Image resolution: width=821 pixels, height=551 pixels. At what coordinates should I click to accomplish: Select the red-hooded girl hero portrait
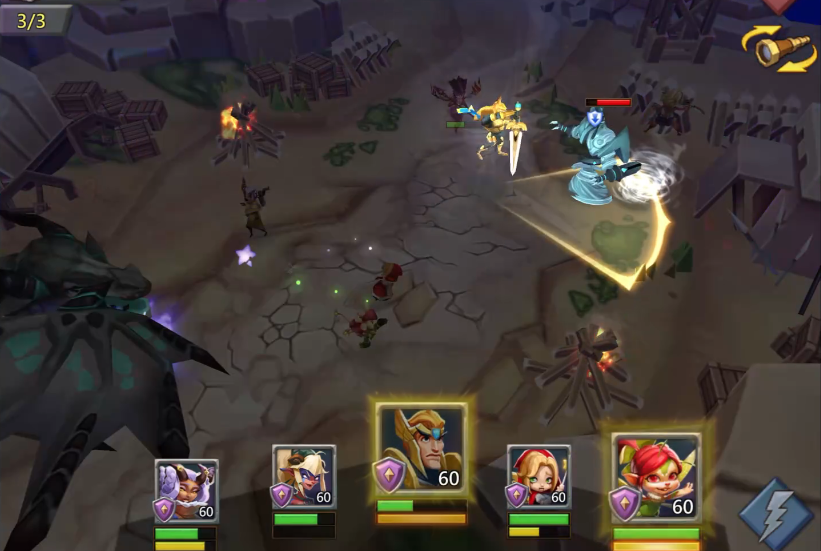pyautogui.click(x=539, y=478)
